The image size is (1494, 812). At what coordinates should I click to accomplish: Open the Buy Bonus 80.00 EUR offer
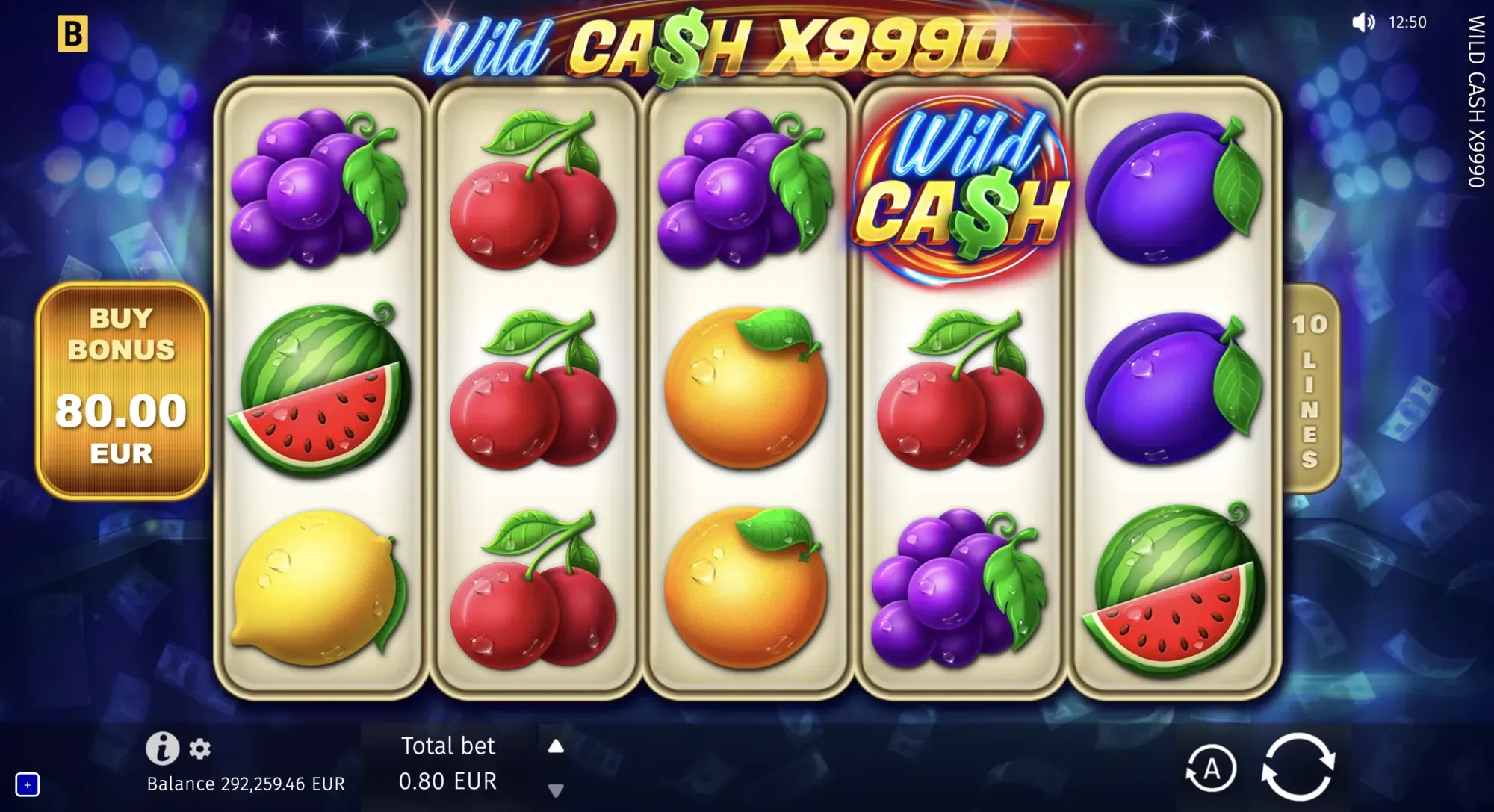pos(122,389)
